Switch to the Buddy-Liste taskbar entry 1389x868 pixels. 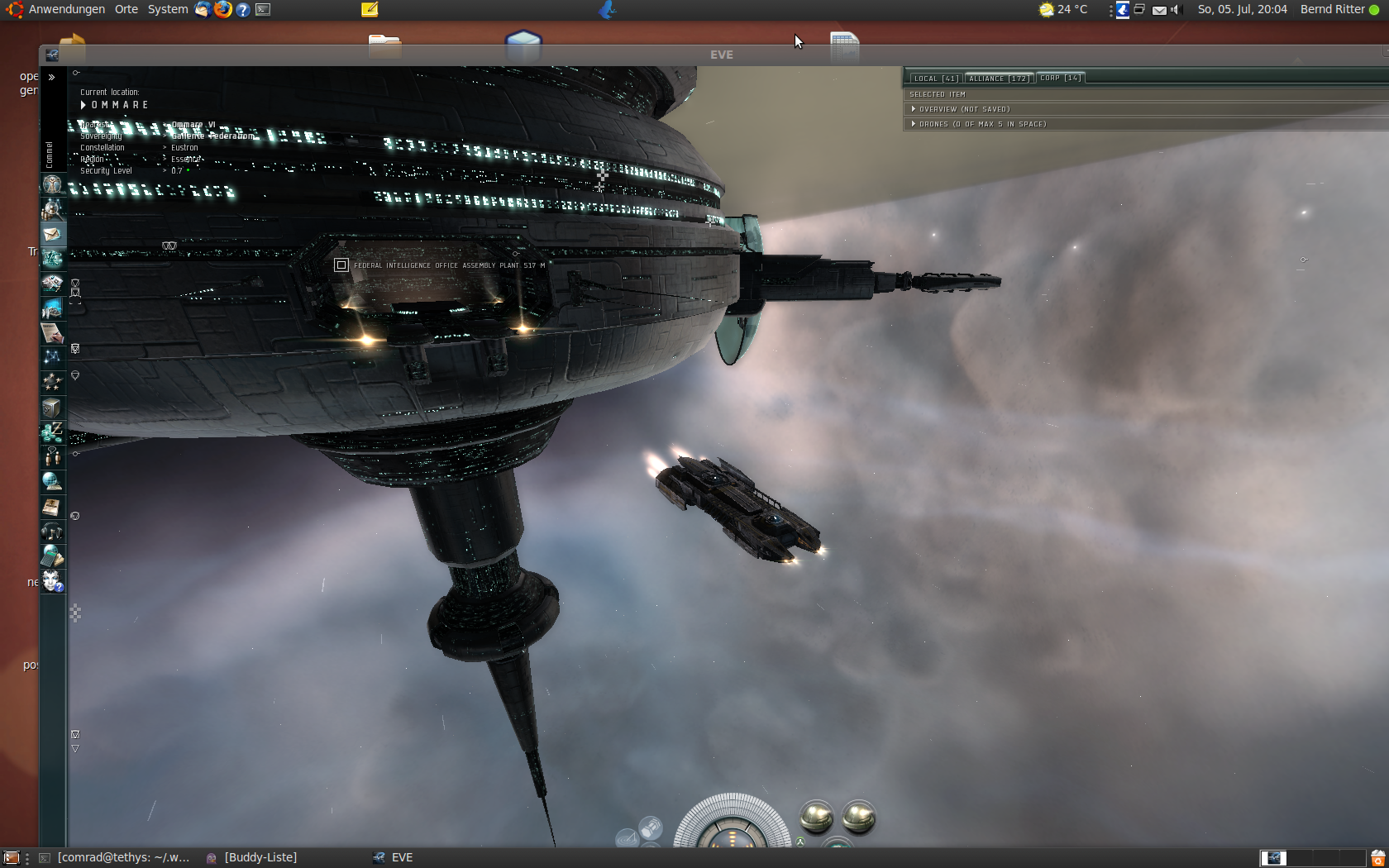(260, 857)
